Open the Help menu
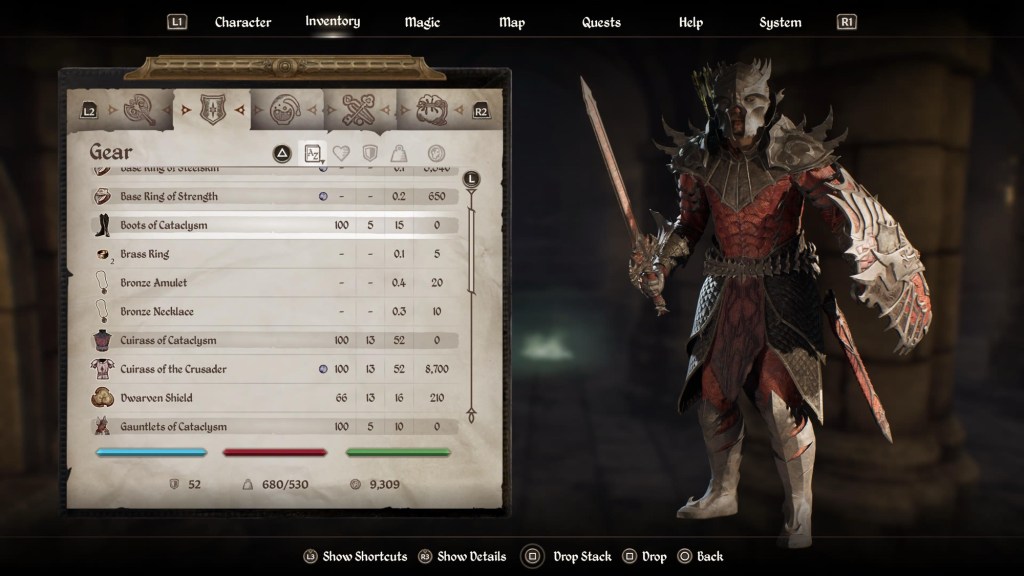This screenshot has width=1024, height=576. click(x=690, y=22)
